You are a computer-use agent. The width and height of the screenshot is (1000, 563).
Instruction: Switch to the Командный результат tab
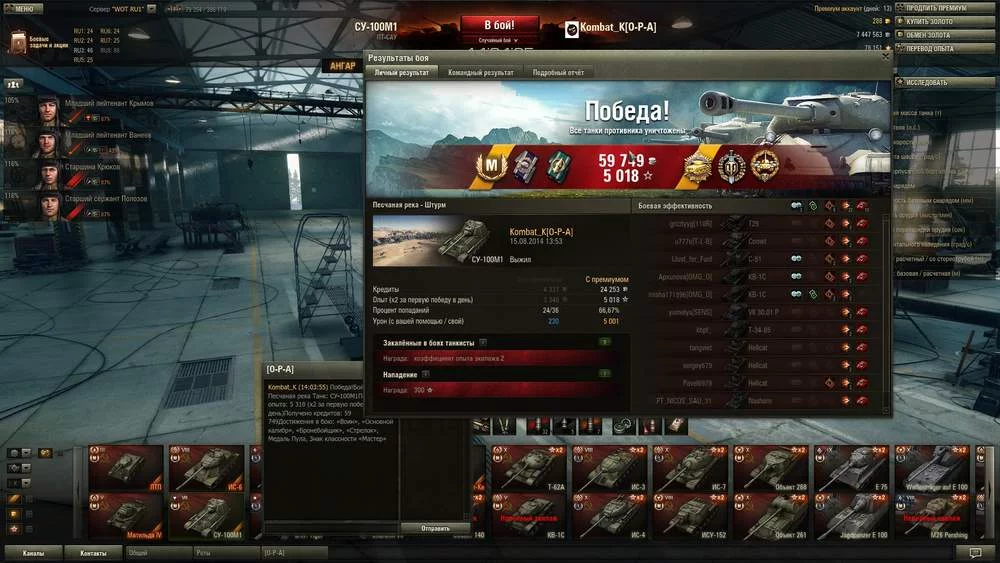480,73
